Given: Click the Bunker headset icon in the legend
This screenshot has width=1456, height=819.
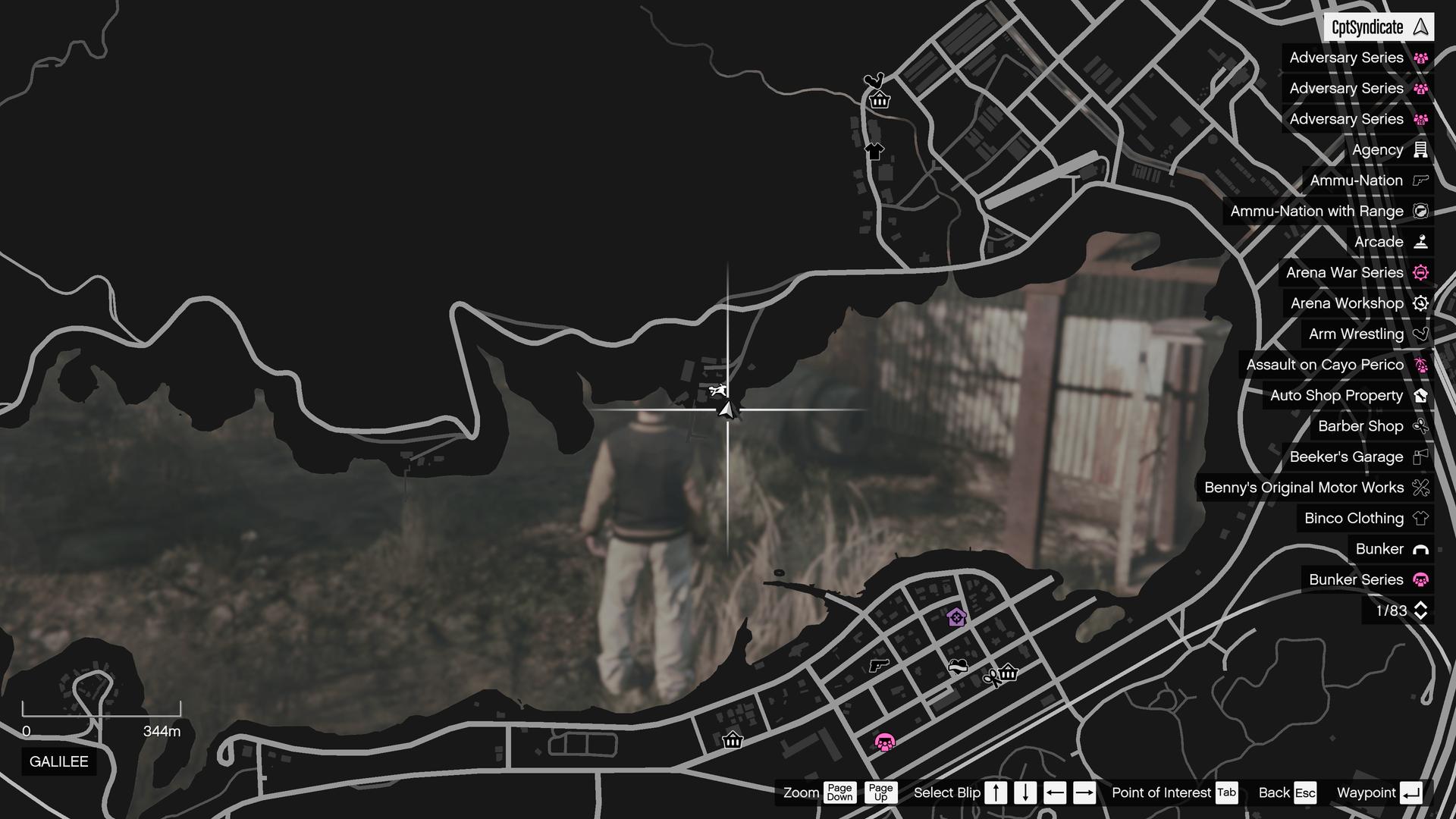Looking at the screenshot, I should [x=1420, y=549].
